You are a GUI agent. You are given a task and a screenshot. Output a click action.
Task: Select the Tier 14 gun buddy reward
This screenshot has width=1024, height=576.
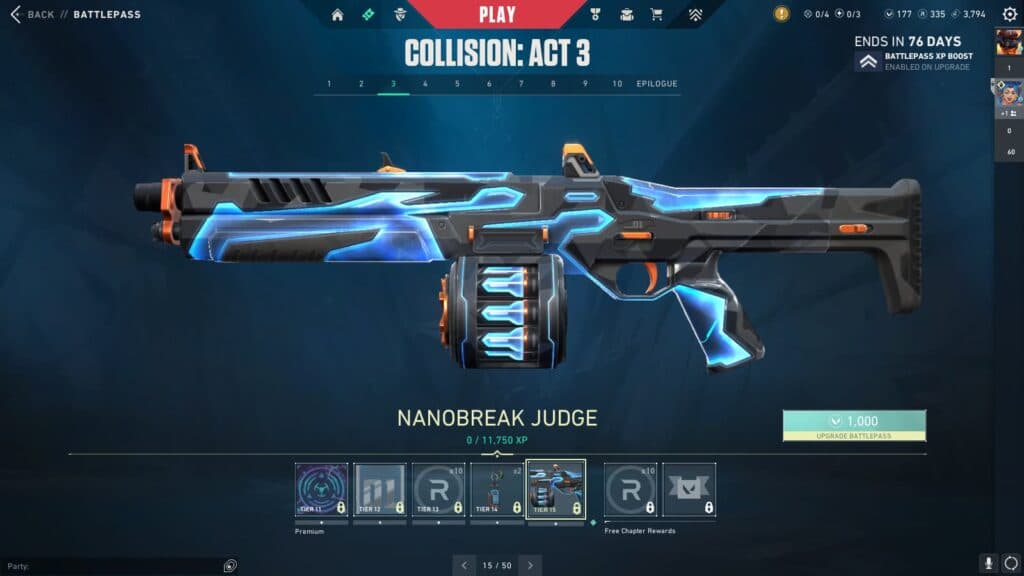[x=497, y=489]
